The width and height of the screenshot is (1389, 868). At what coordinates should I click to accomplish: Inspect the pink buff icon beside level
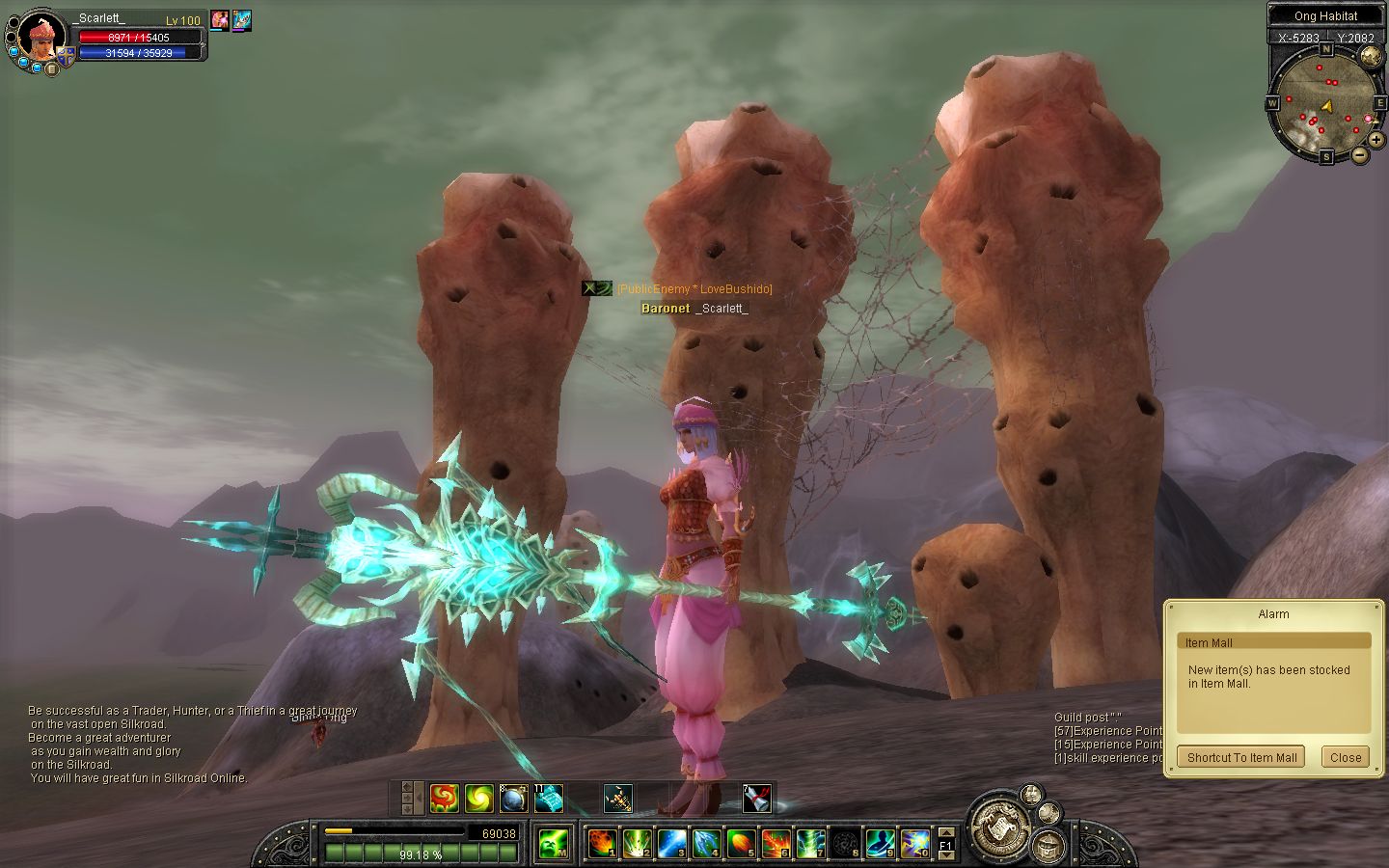(x=220, y=19)
